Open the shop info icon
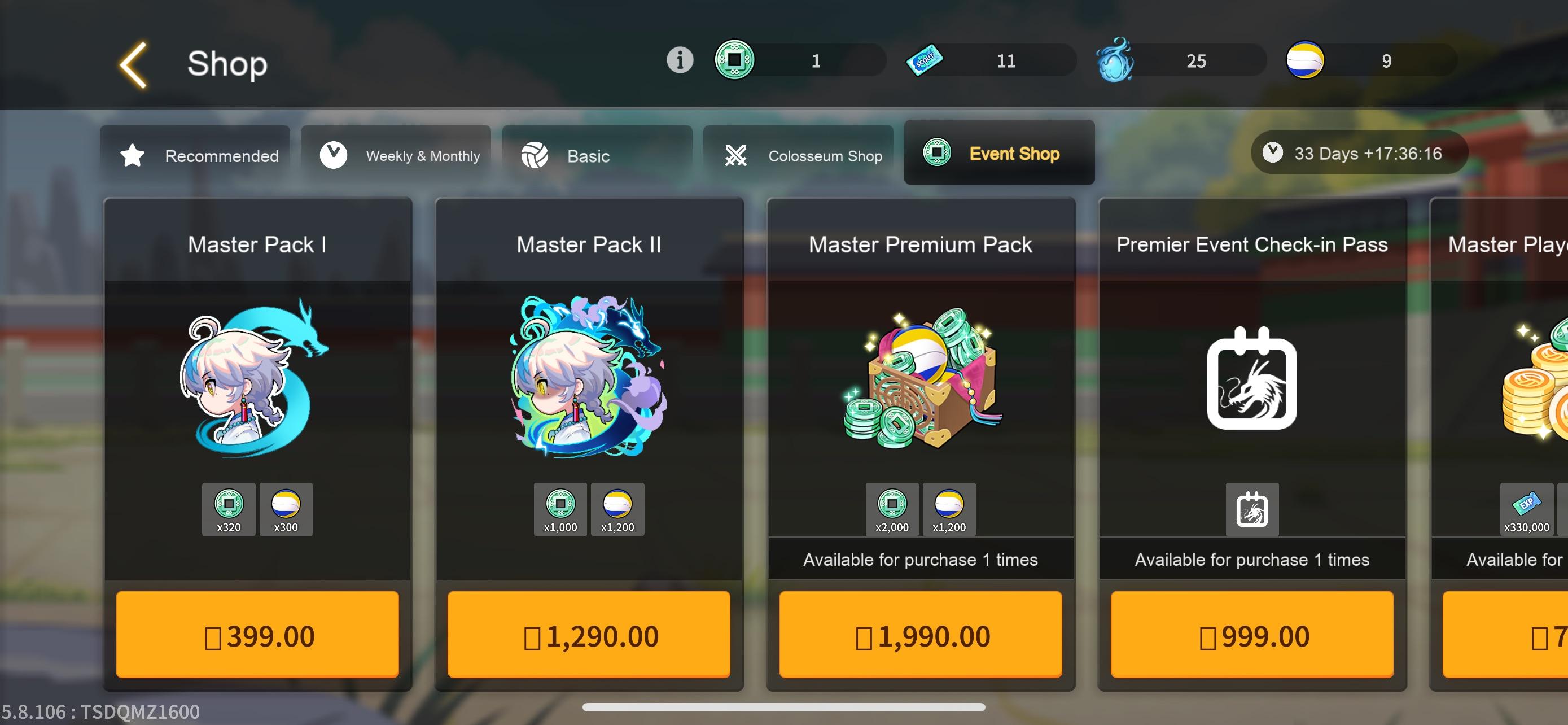Screen dimensions: 1568x725 tap(680, 60)
